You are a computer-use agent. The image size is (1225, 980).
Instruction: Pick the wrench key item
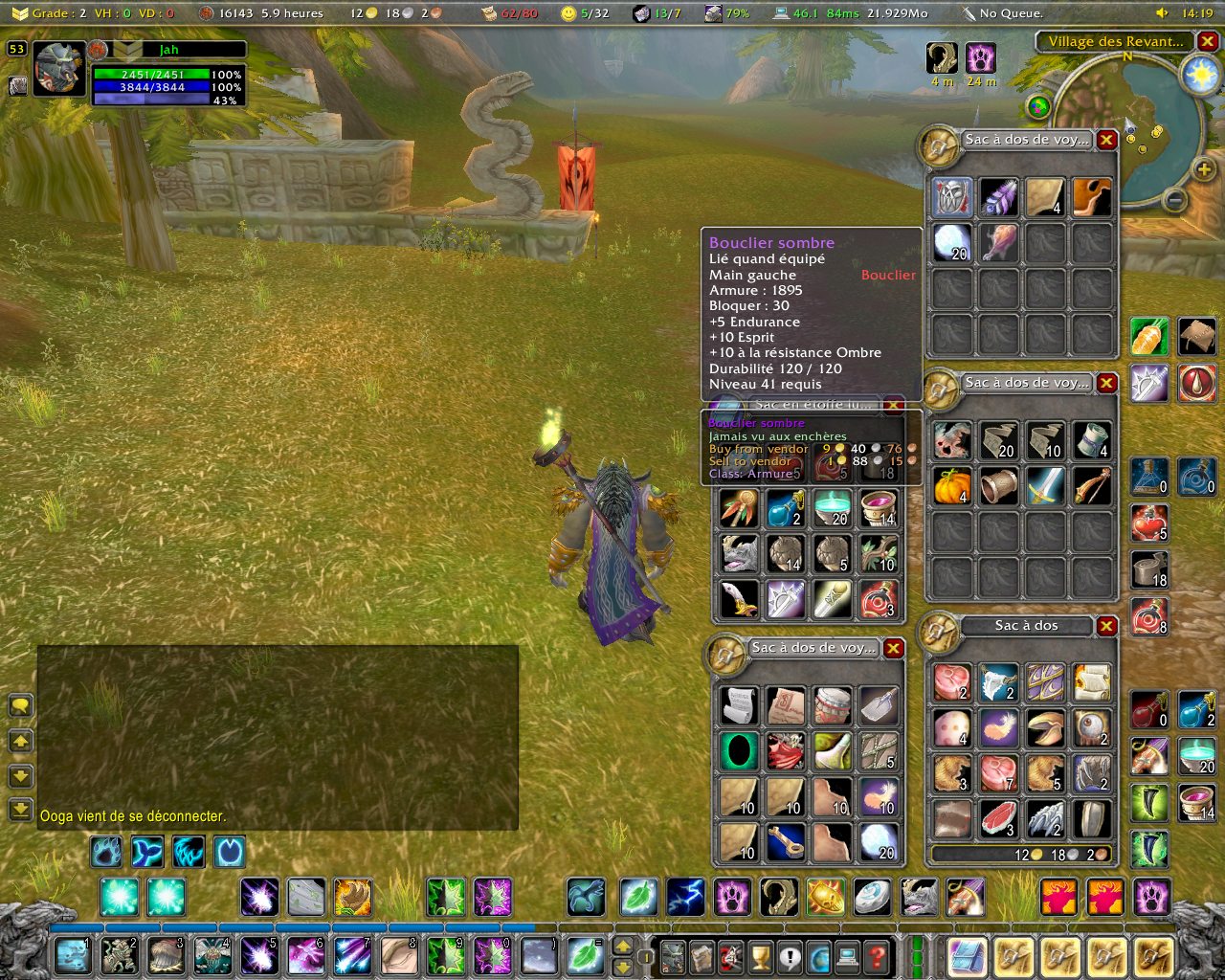click(x=785, y=841)
